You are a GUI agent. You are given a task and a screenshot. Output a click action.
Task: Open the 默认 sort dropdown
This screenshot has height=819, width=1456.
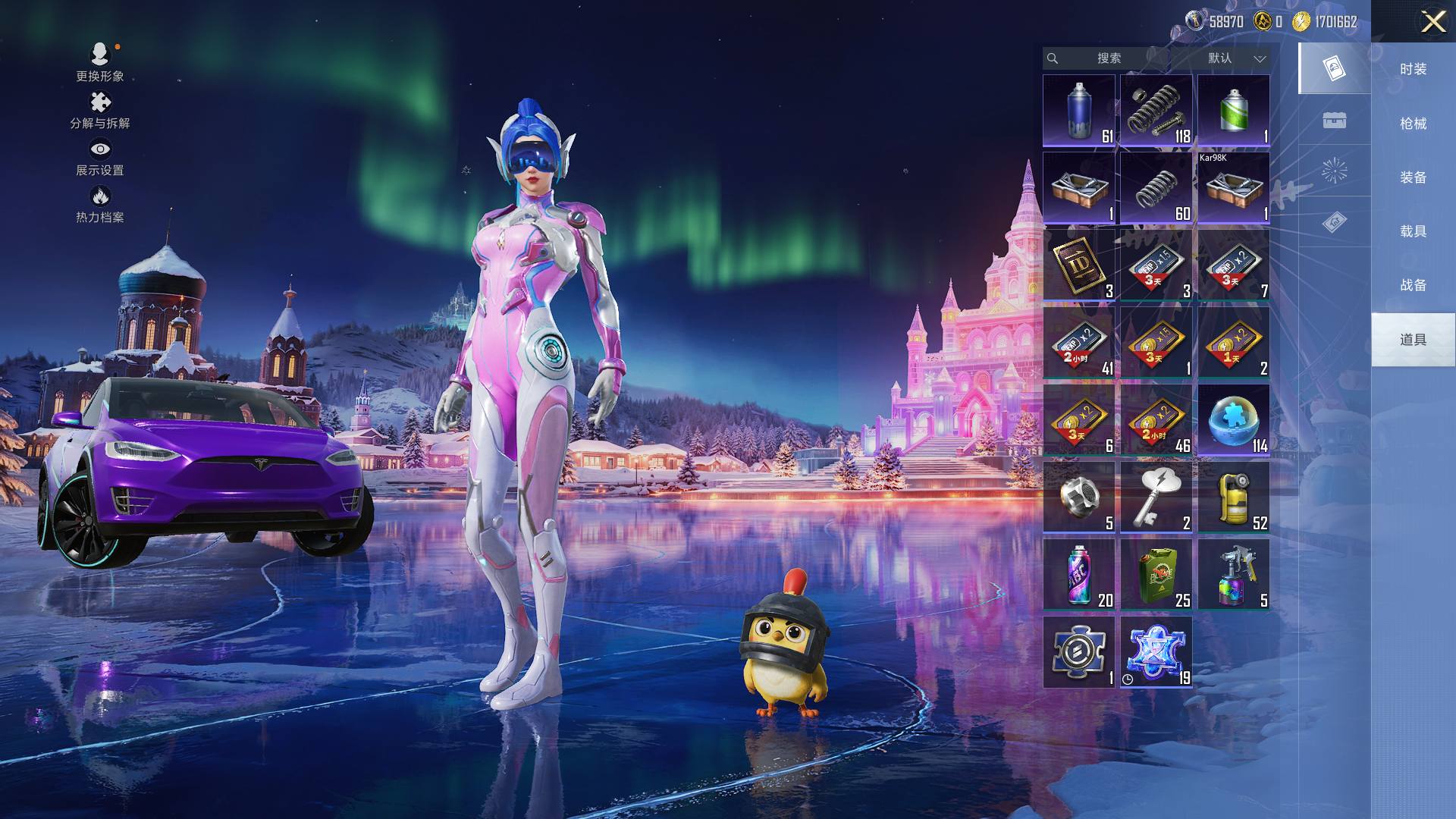(x=1235, y=58)
